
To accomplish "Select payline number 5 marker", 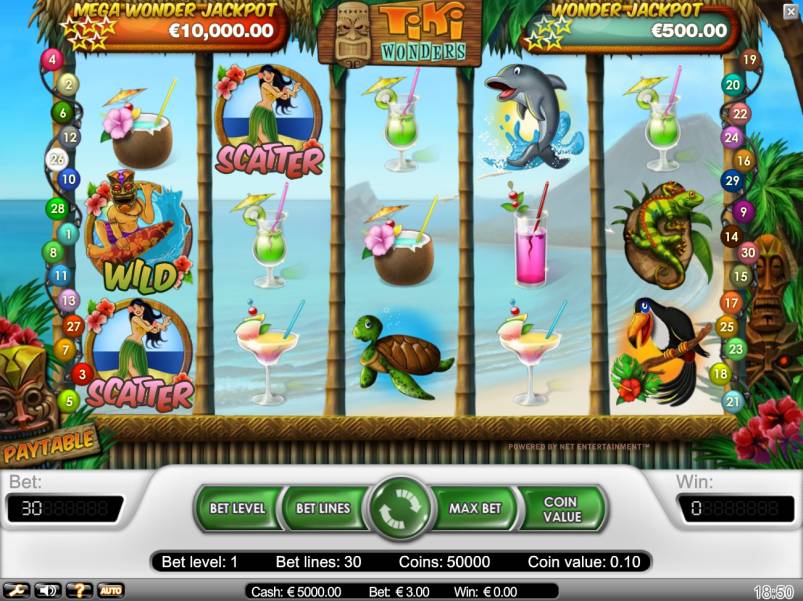I will pos(68,401).
